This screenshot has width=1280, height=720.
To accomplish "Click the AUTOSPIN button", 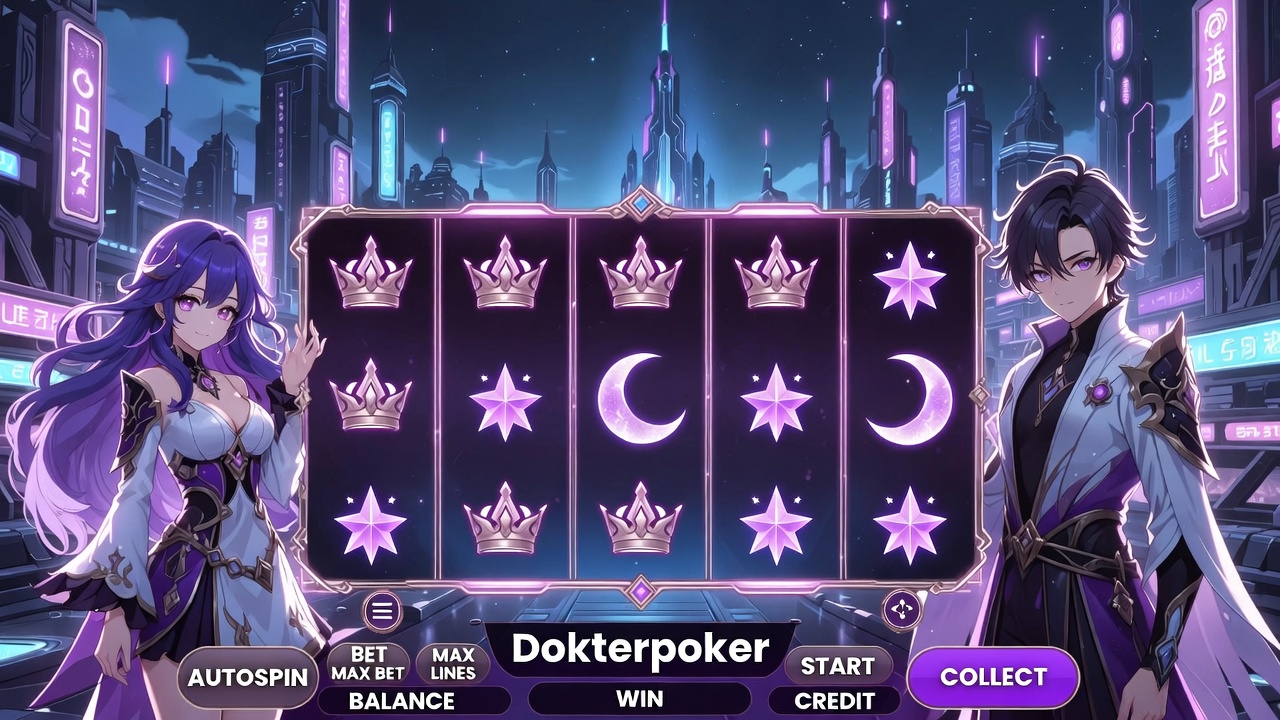I will [x=247, y=677].
